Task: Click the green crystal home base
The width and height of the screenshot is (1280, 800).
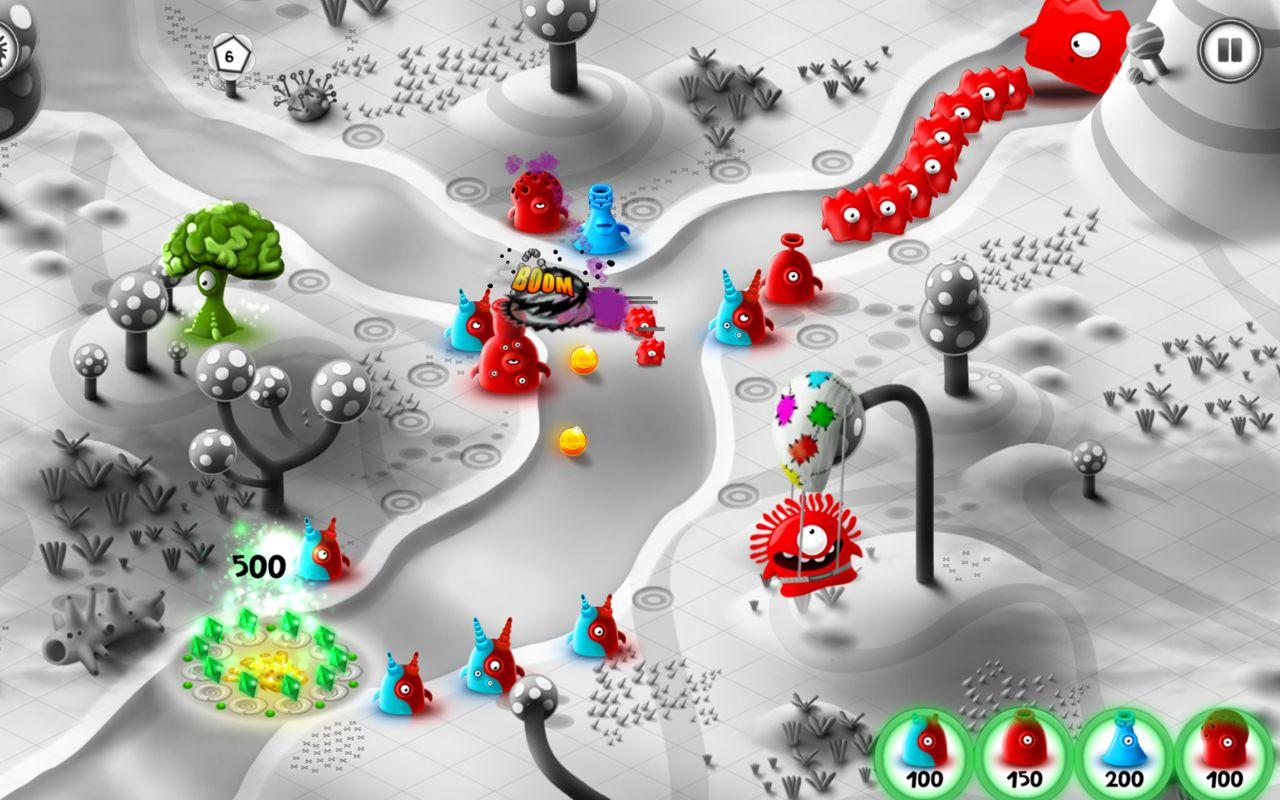Action: (x=268, y=665)
